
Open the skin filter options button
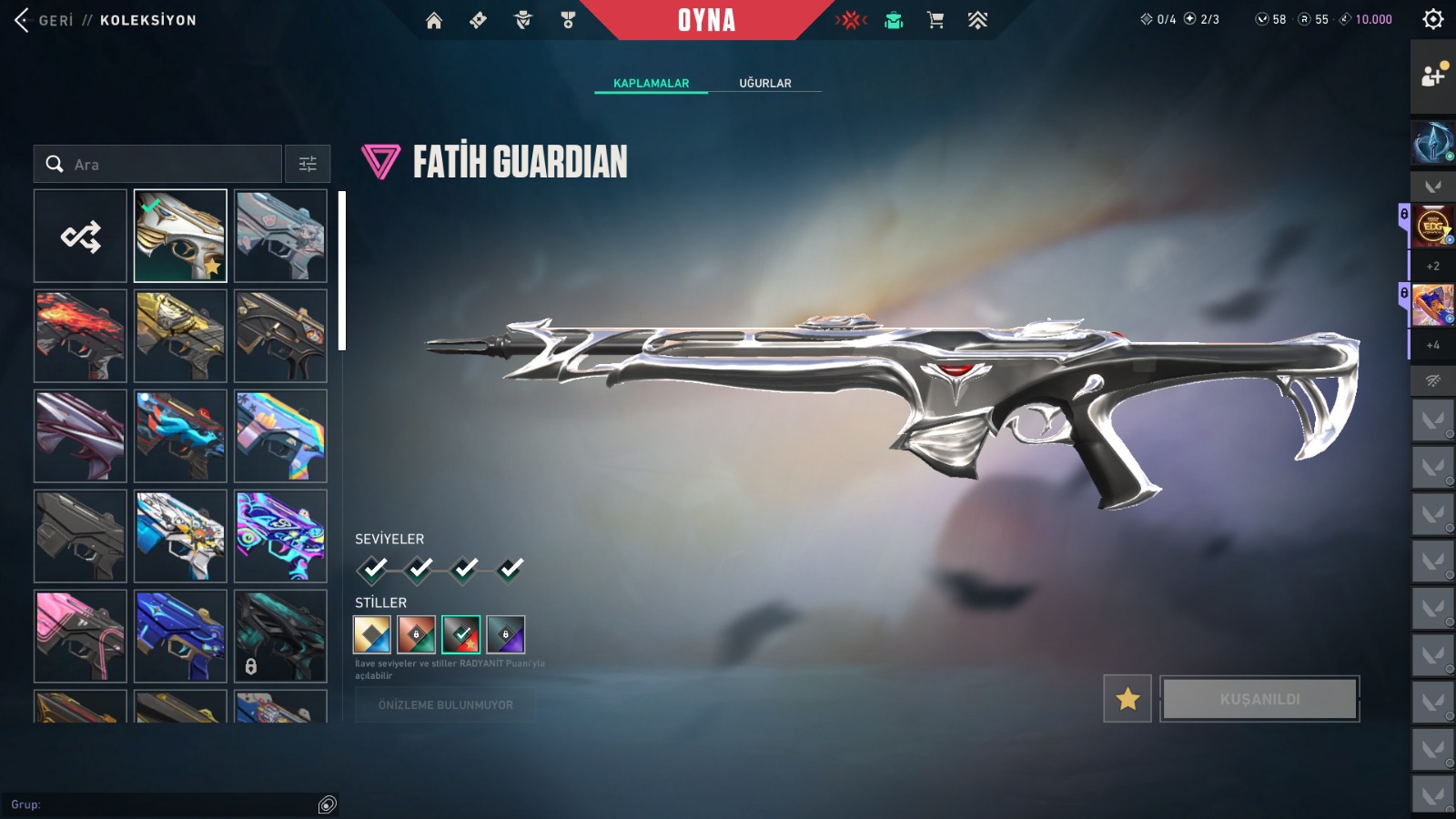click(308, 165)
